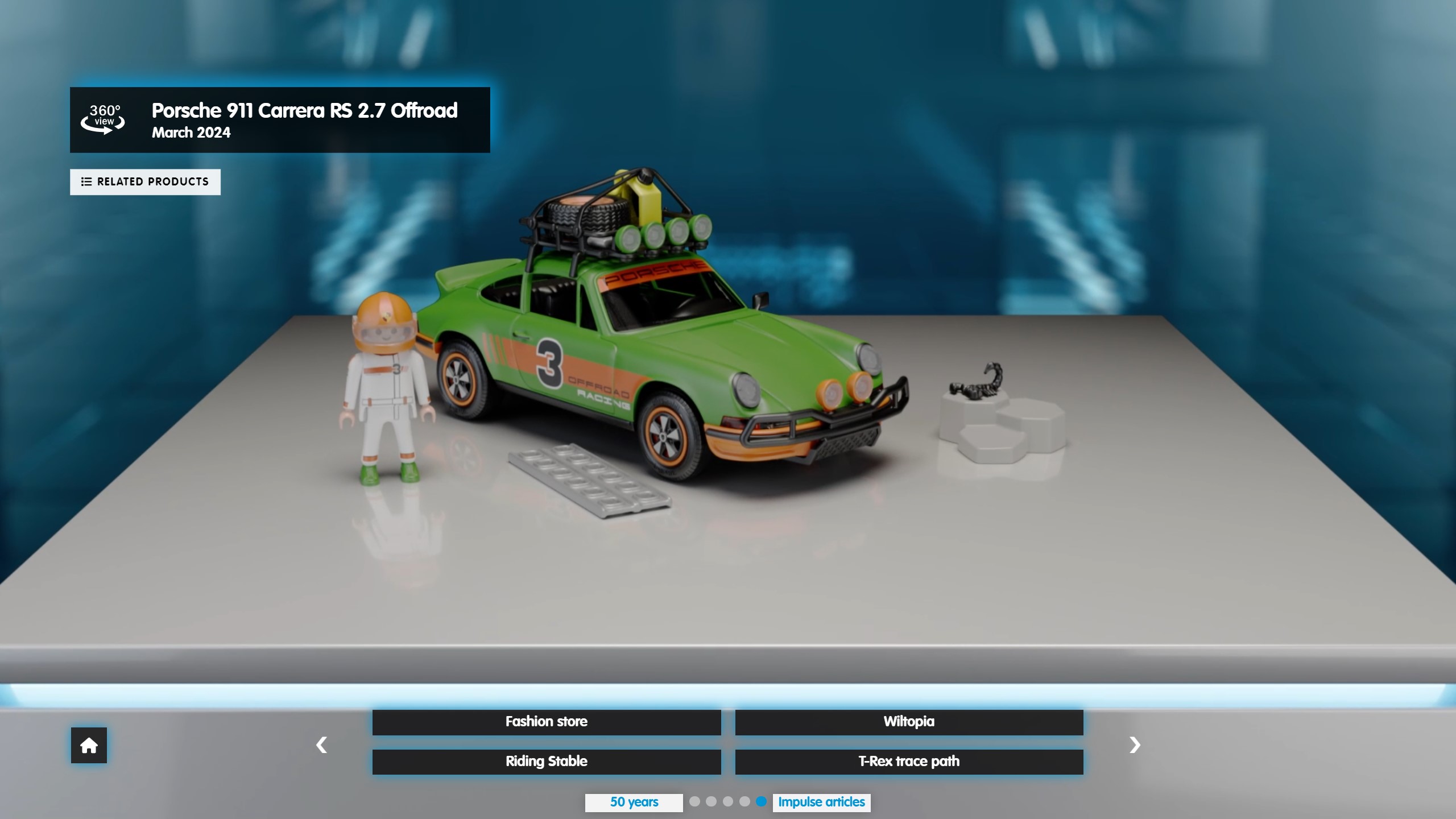Switch to the 50 years category
This screenshot has width=1456, height=819.
[634, 803]
